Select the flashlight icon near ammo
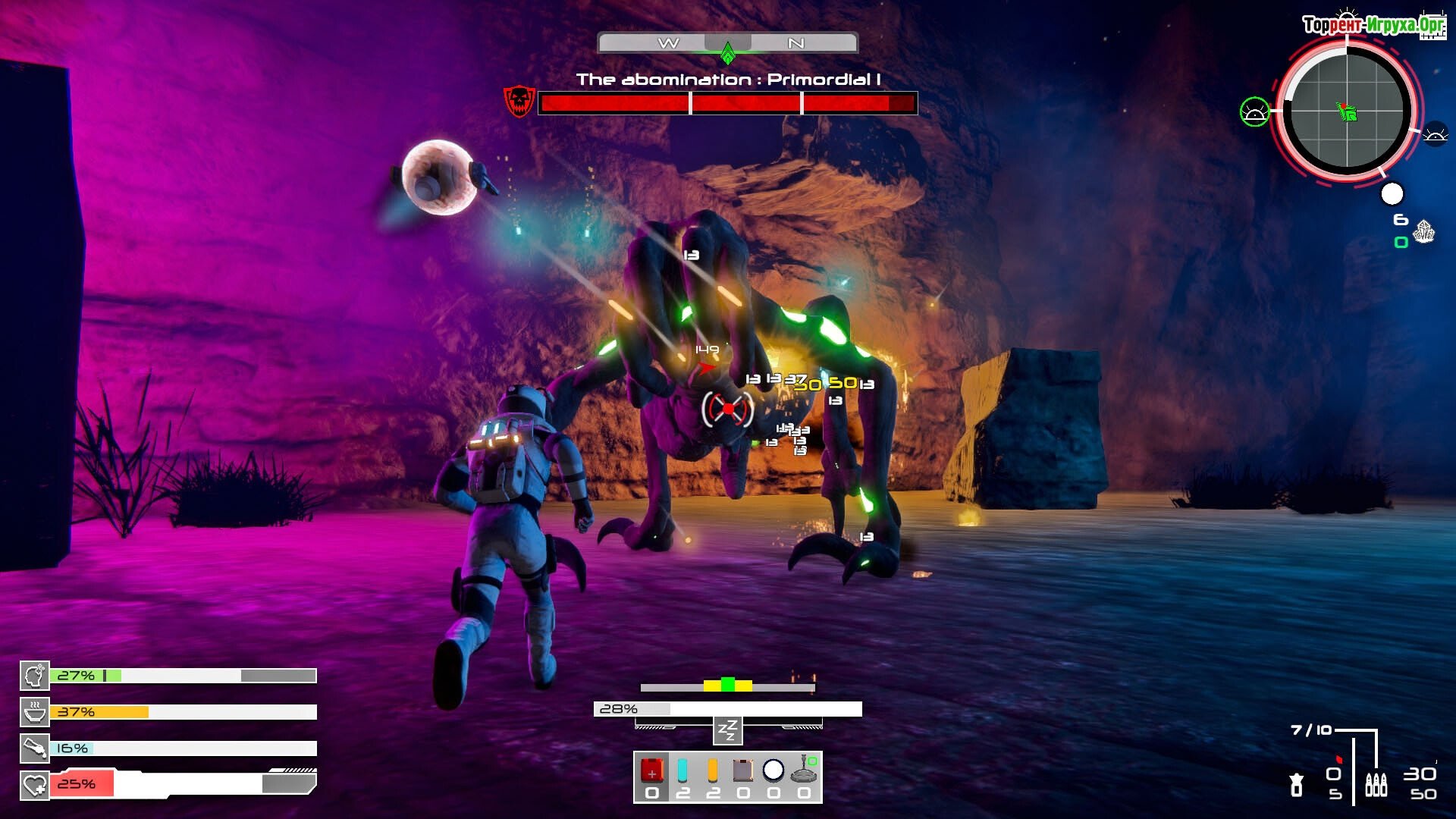The height and width of the screenshot is (819, 1456). (x=1297, y=784)
